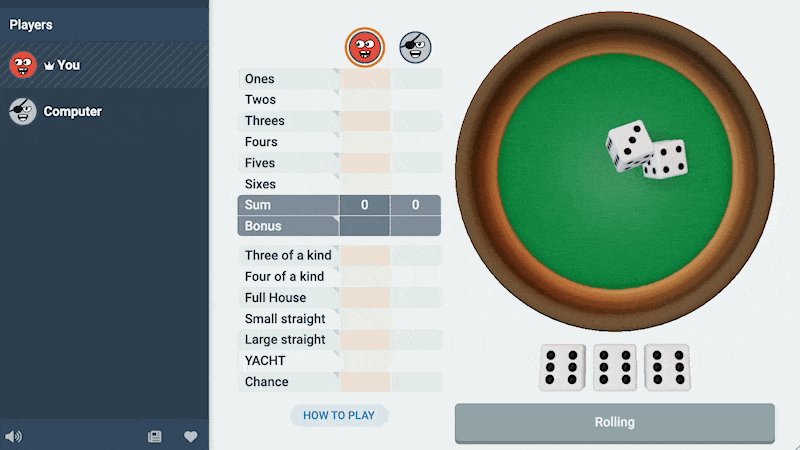This screenshot has height=450, width=800.
Task: Open the newspaper icon in sidebar
Action: 155,436
